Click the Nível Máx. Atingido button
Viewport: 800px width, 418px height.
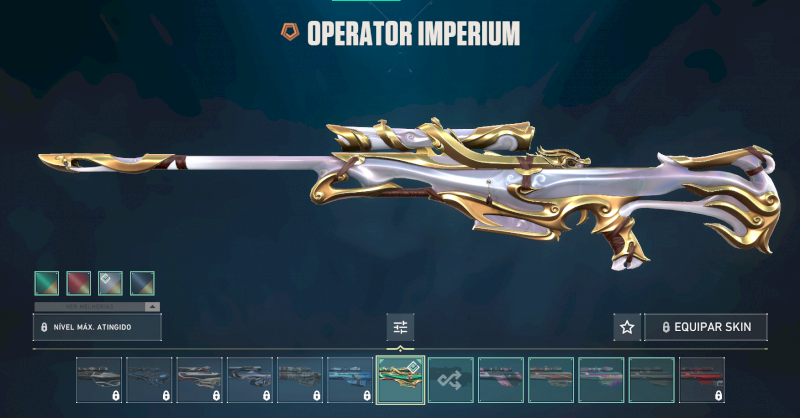(x=97, y=327)
